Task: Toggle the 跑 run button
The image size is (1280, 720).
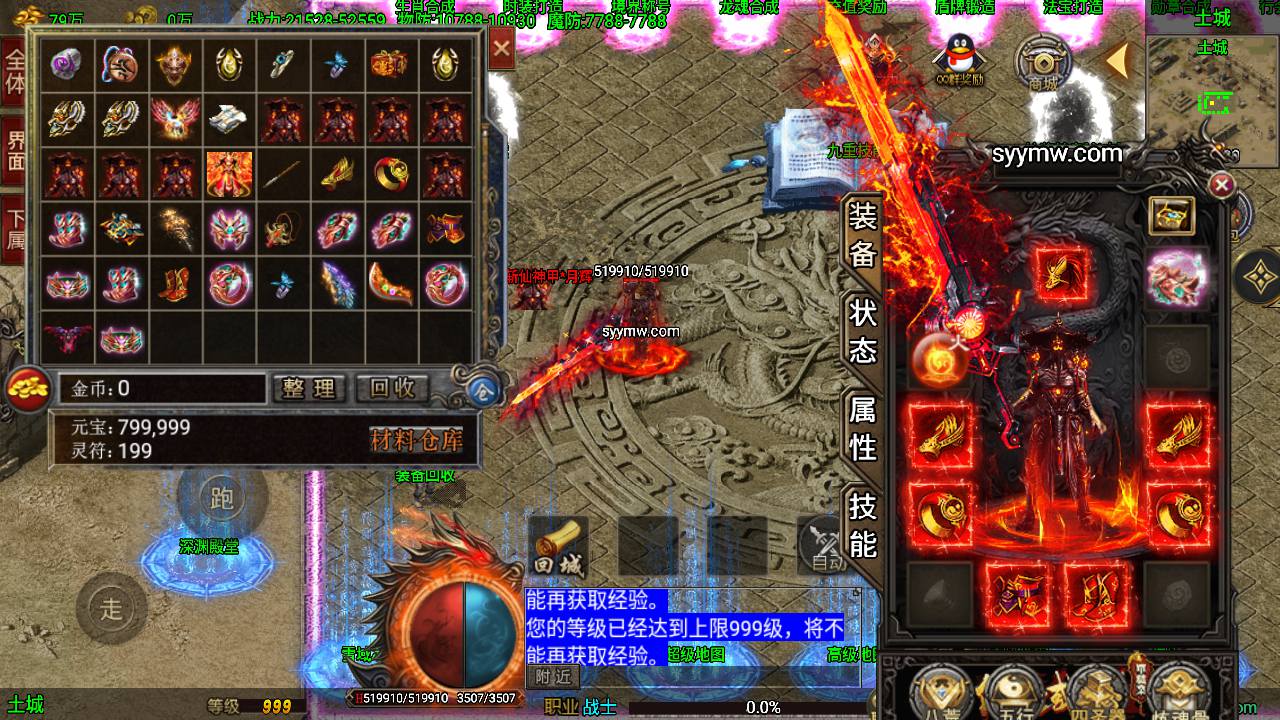Action: click(221, 497)
